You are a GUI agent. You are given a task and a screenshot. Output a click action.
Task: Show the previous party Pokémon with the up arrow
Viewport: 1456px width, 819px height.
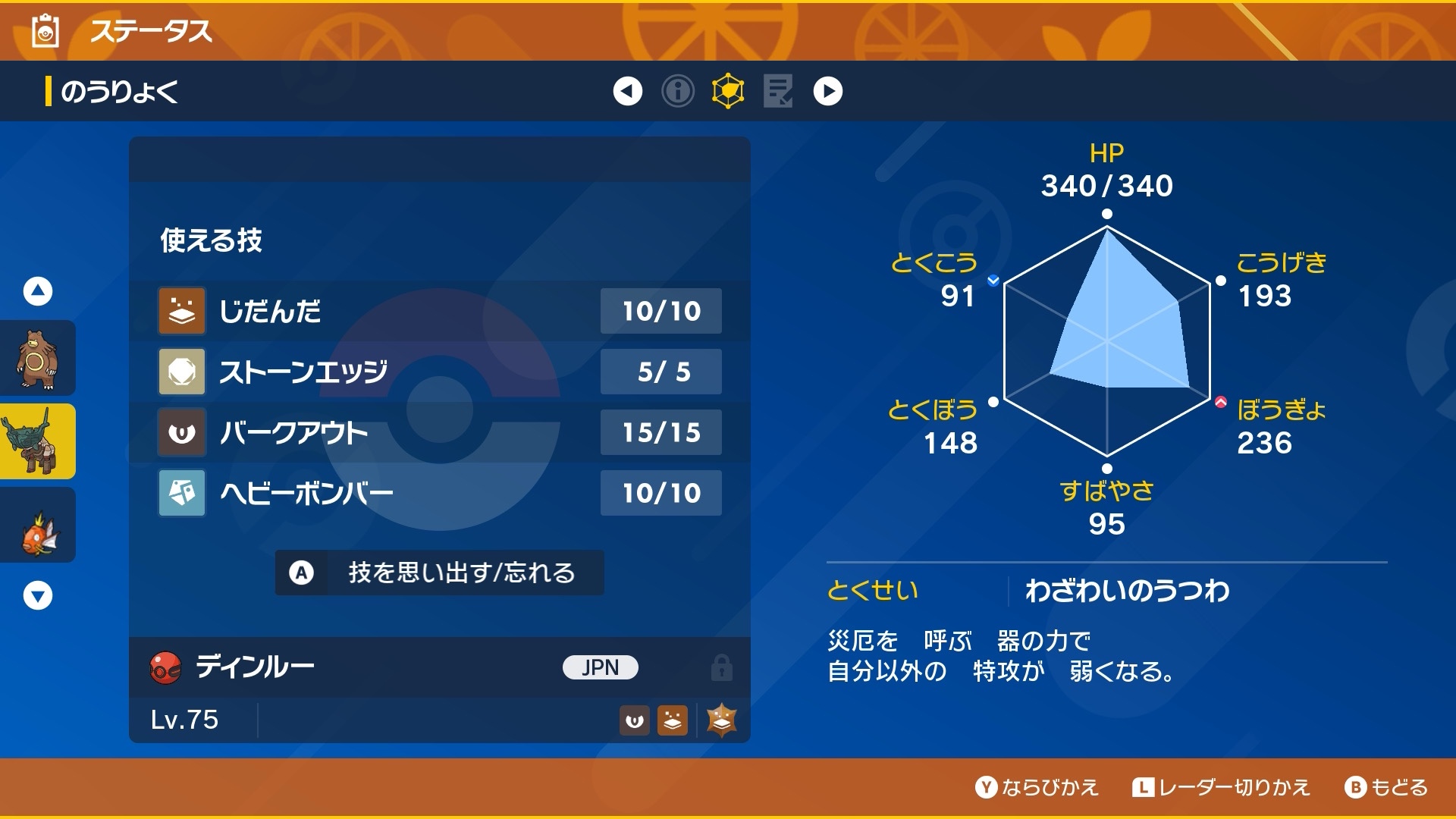pyautogui.click(x=38, y=291)
